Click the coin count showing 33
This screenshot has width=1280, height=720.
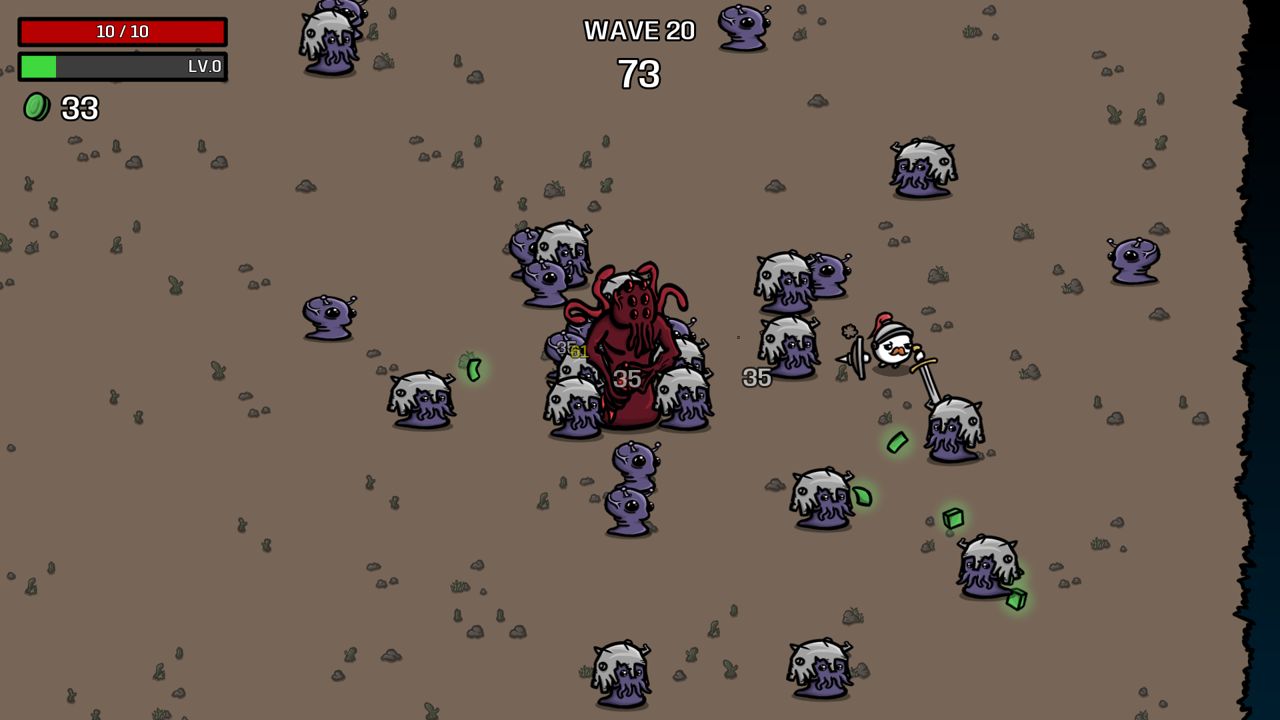(78, 109)
